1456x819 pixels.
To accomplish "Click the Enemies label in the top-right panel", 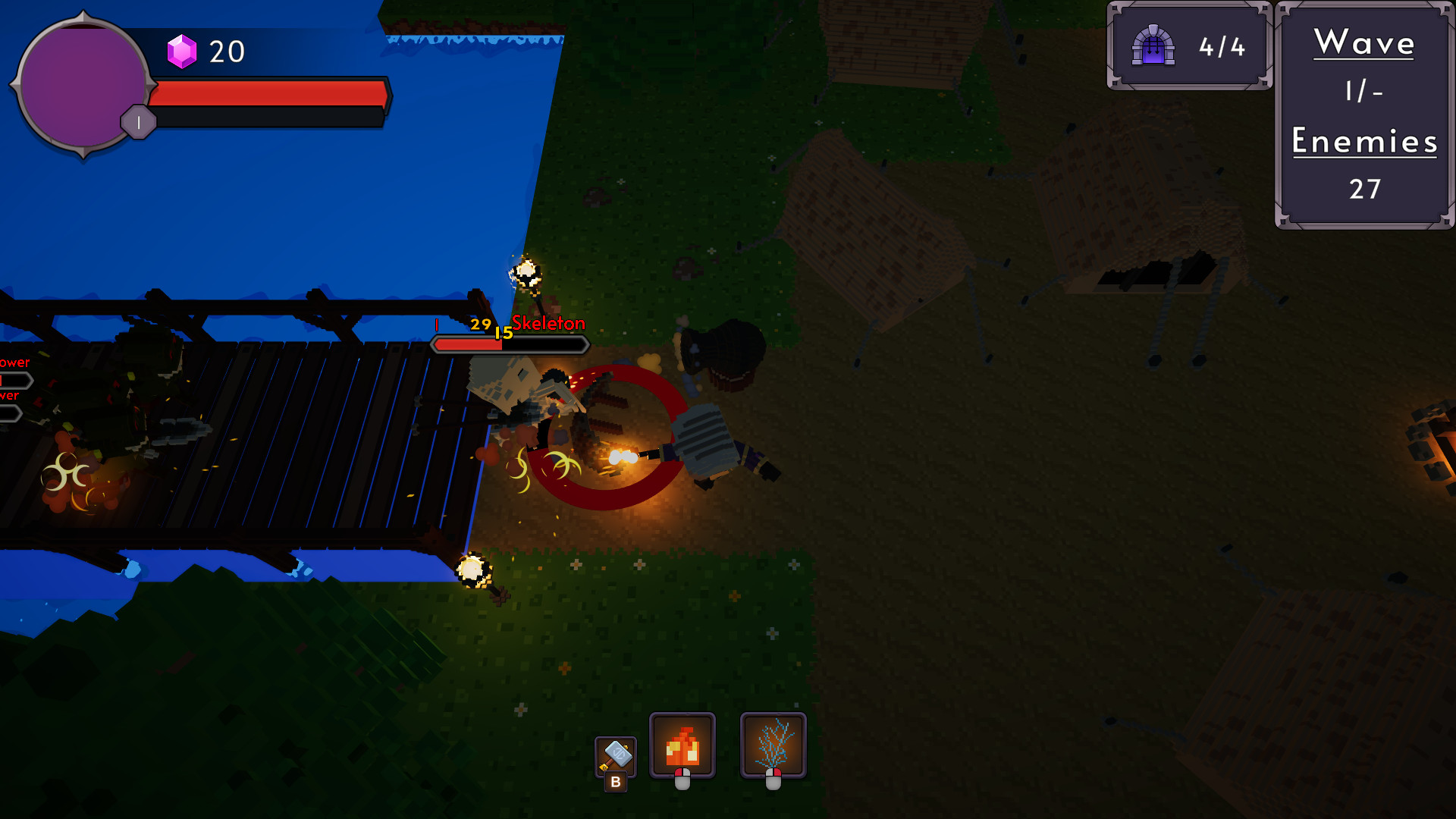I will (1363, 143).
